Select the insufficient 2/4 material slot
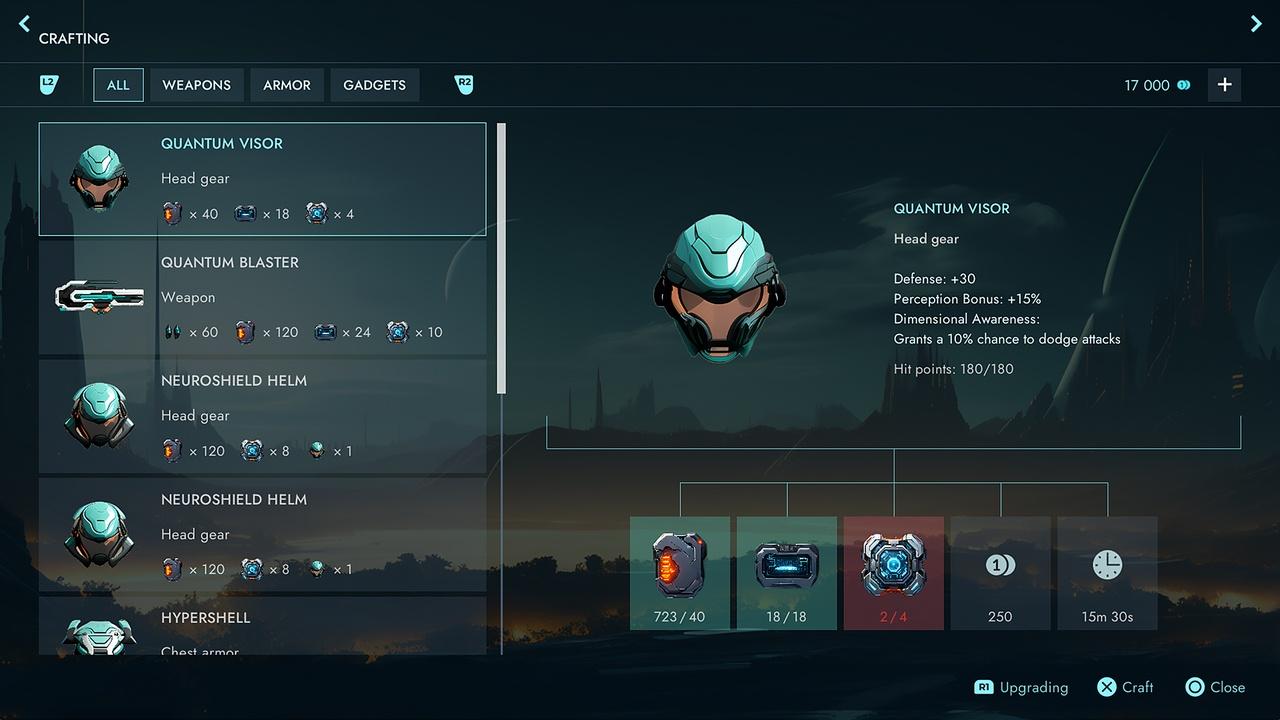The image size is (1280, 720). coord(894,573)
